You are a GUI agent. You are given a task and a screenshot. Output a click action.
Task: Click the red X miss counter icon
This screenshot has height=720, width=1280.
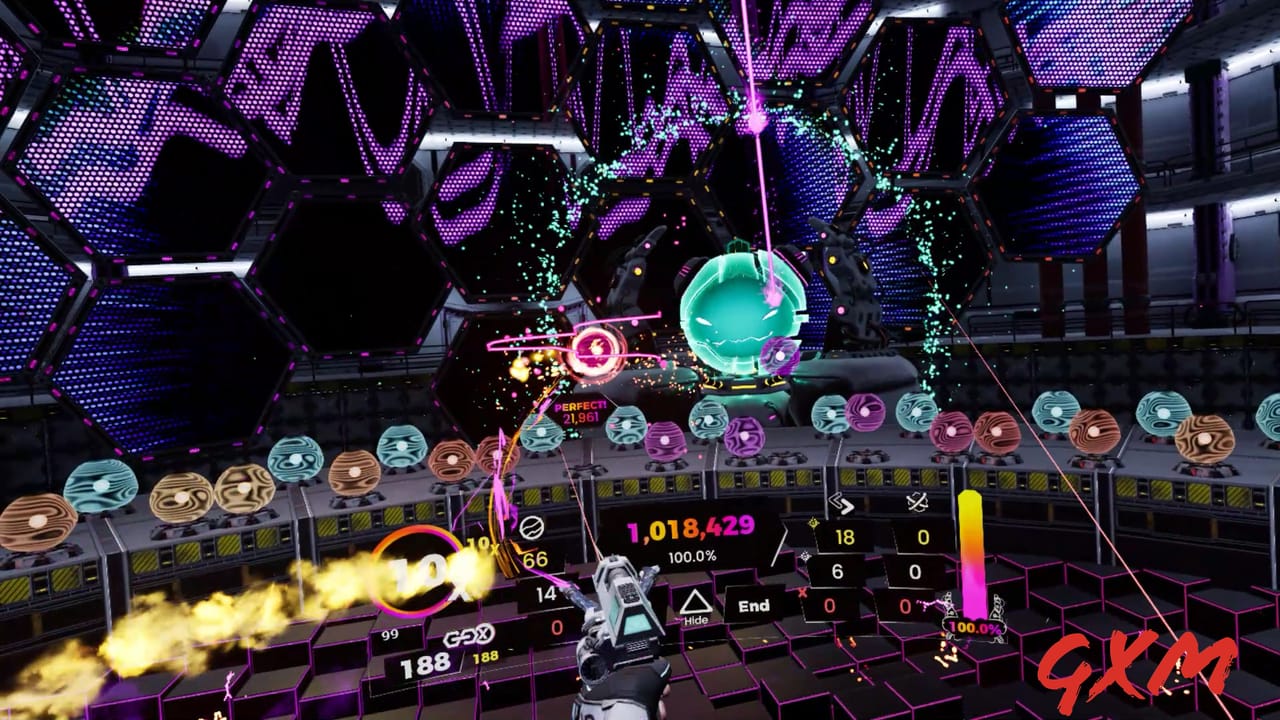(x=802, y=591)
